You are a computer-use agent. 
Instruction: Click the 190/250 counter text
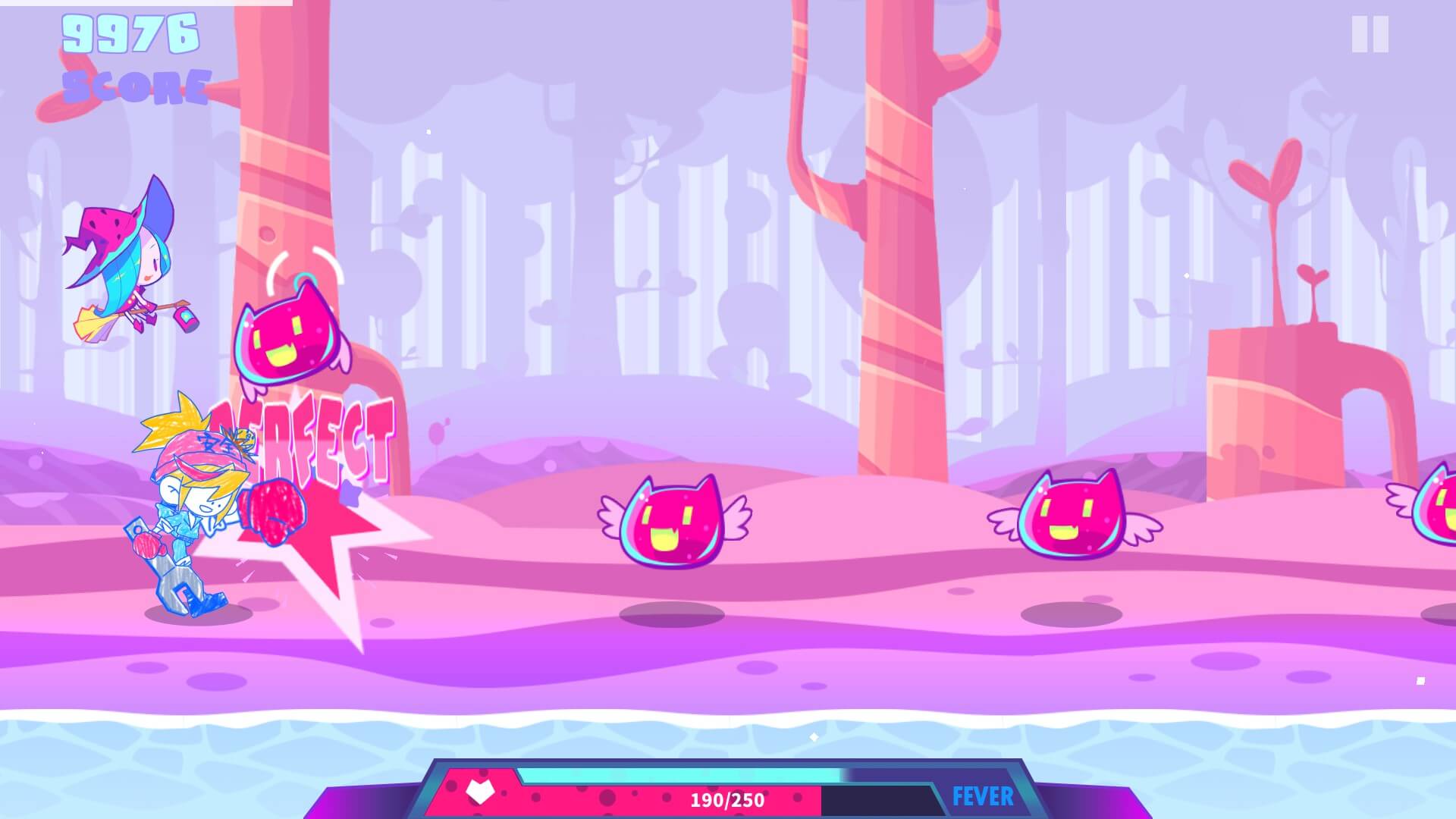coord(726,799)
